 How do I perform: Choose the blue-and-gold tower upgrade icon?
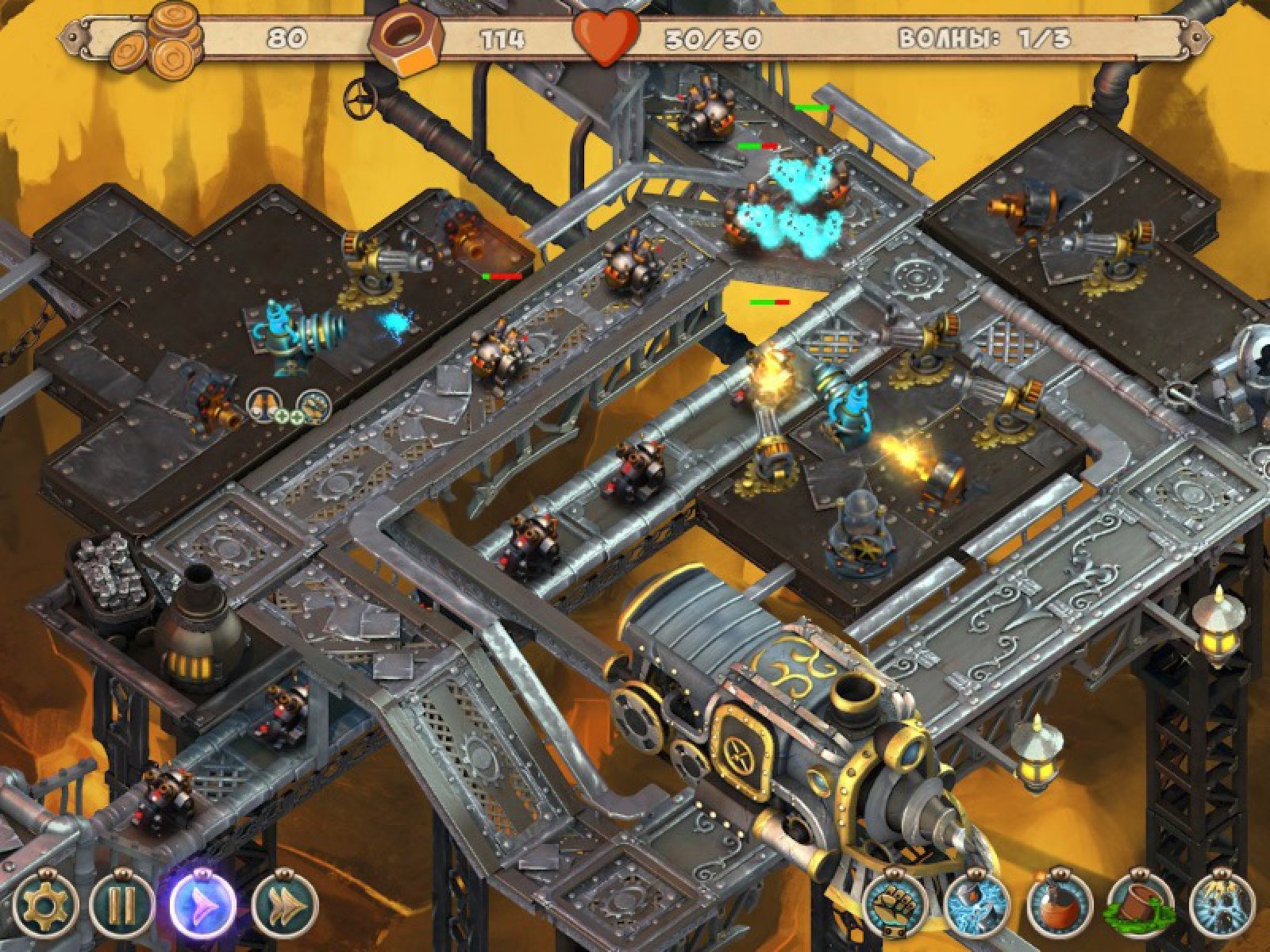click(314, 405)
